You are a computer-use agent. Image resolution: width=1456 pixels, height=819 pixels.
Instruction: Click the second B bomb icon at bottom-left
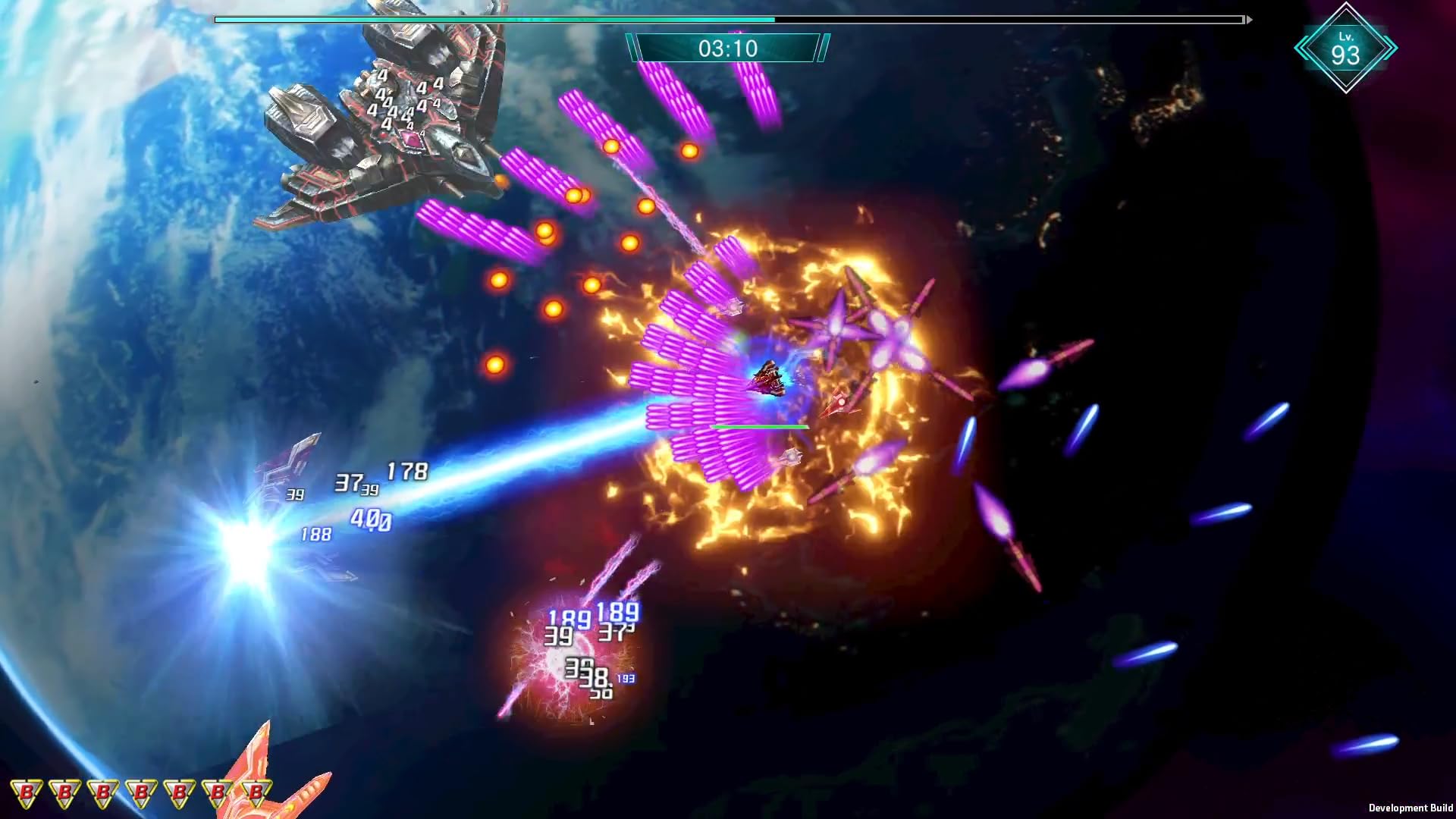(x=64, y=792)
